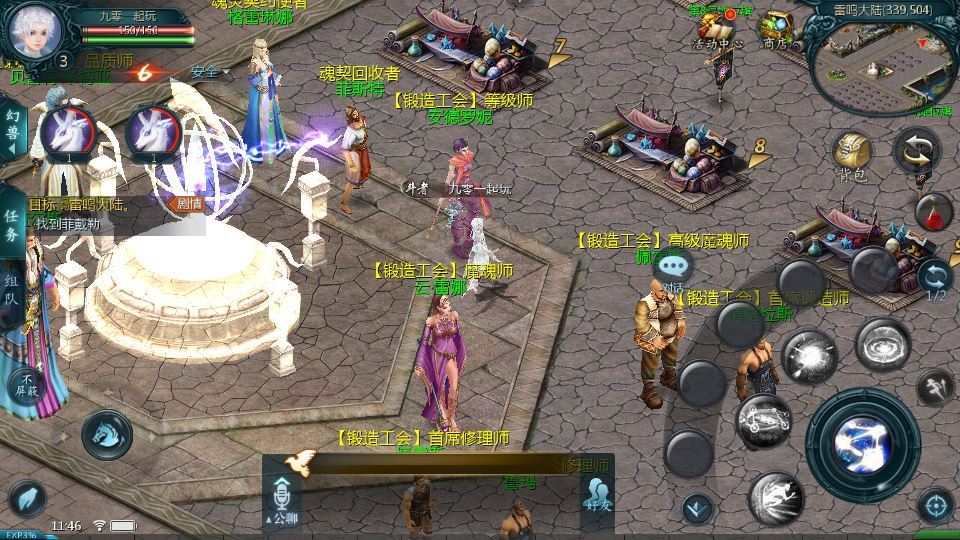Open the 背包 backpack
The height and width of the screenshot is (540, 960).
(852, 156)
